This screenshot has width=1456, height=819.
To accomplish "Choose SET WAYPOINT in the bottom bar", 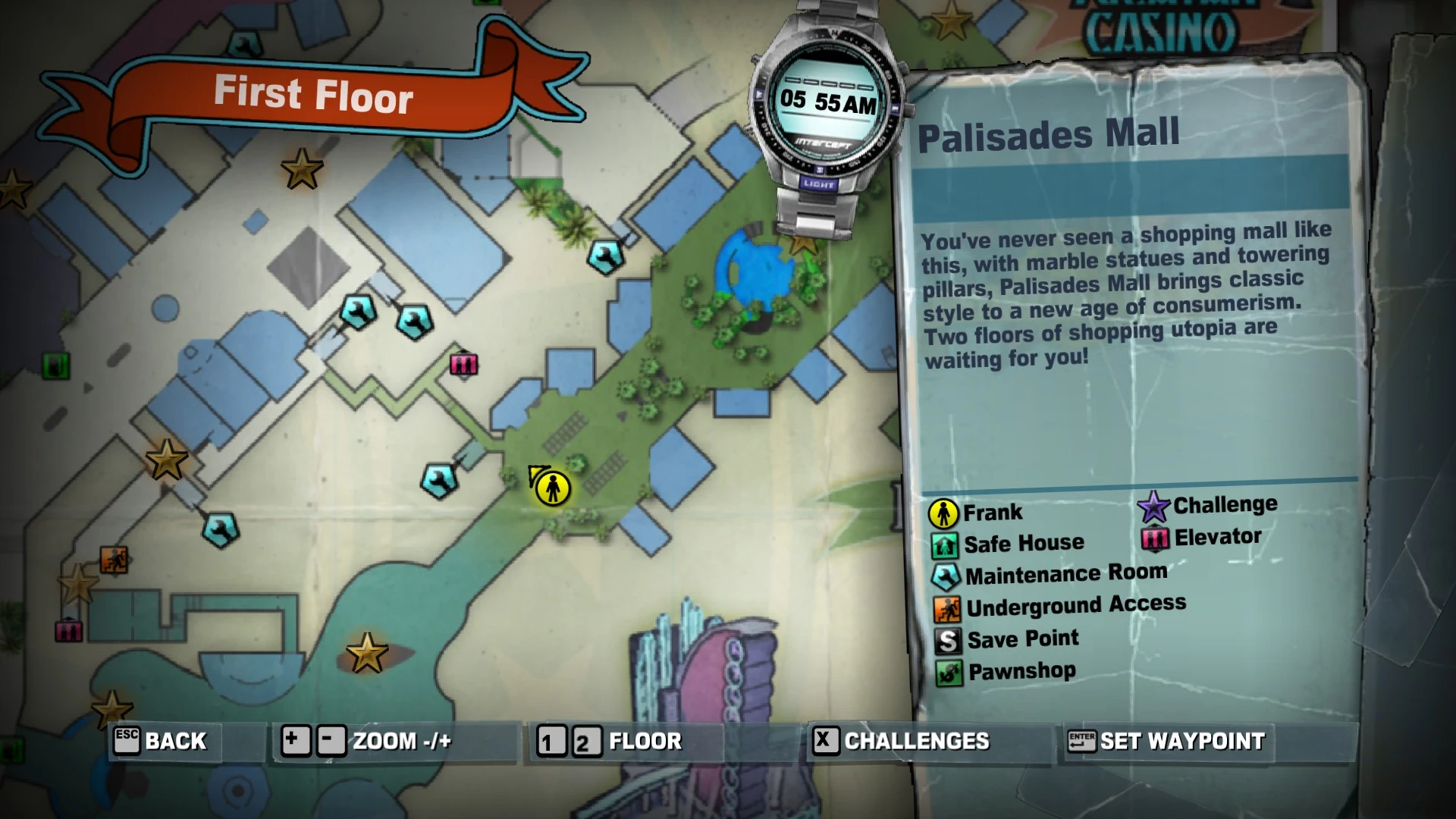I will [1166, 741].
